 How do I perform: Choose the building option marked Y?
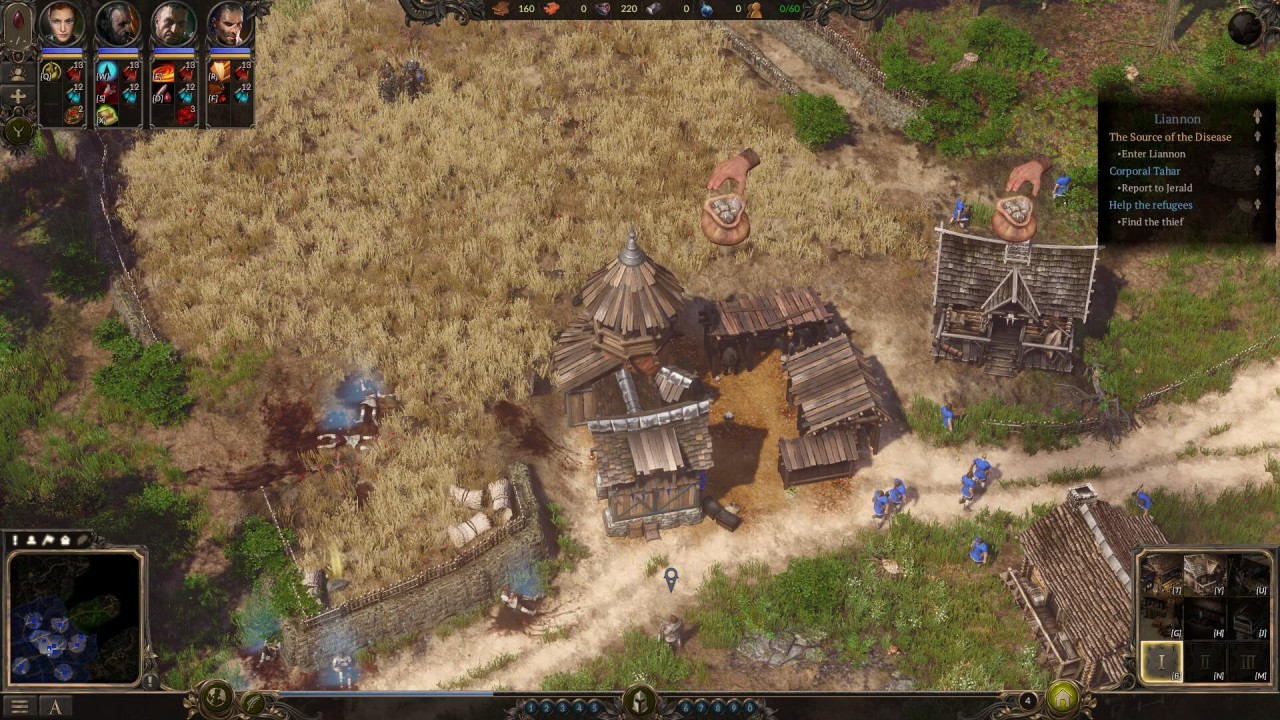point(1204,575)
